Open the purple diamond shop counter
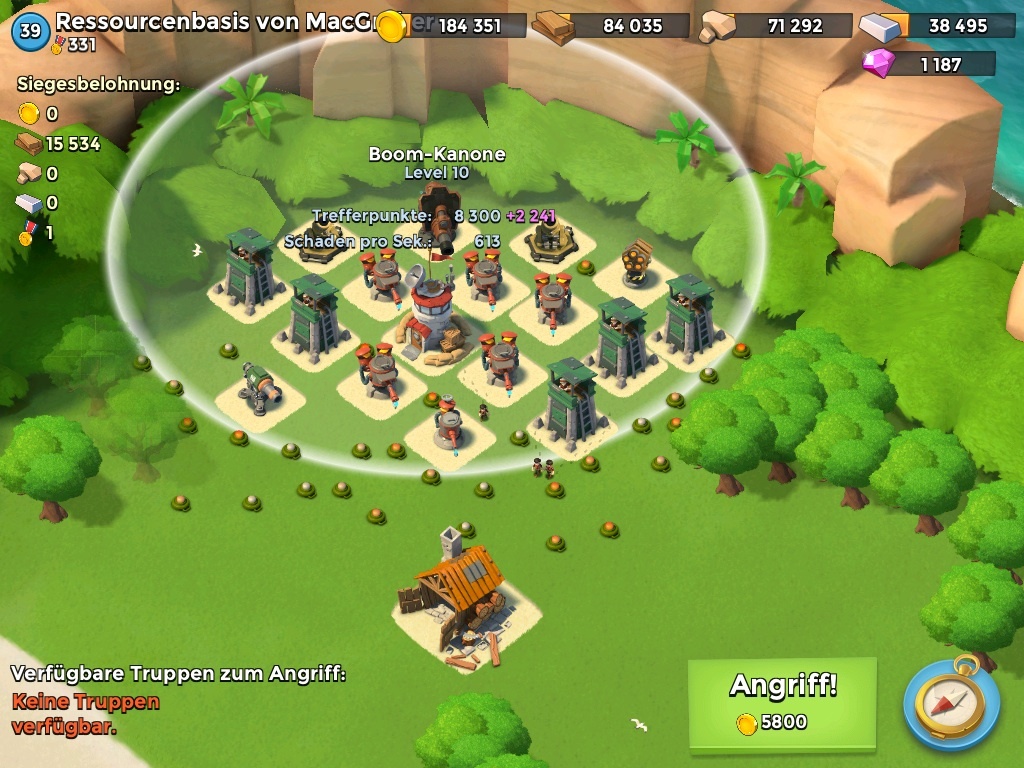1024x768 pixels. coord(928,65)
